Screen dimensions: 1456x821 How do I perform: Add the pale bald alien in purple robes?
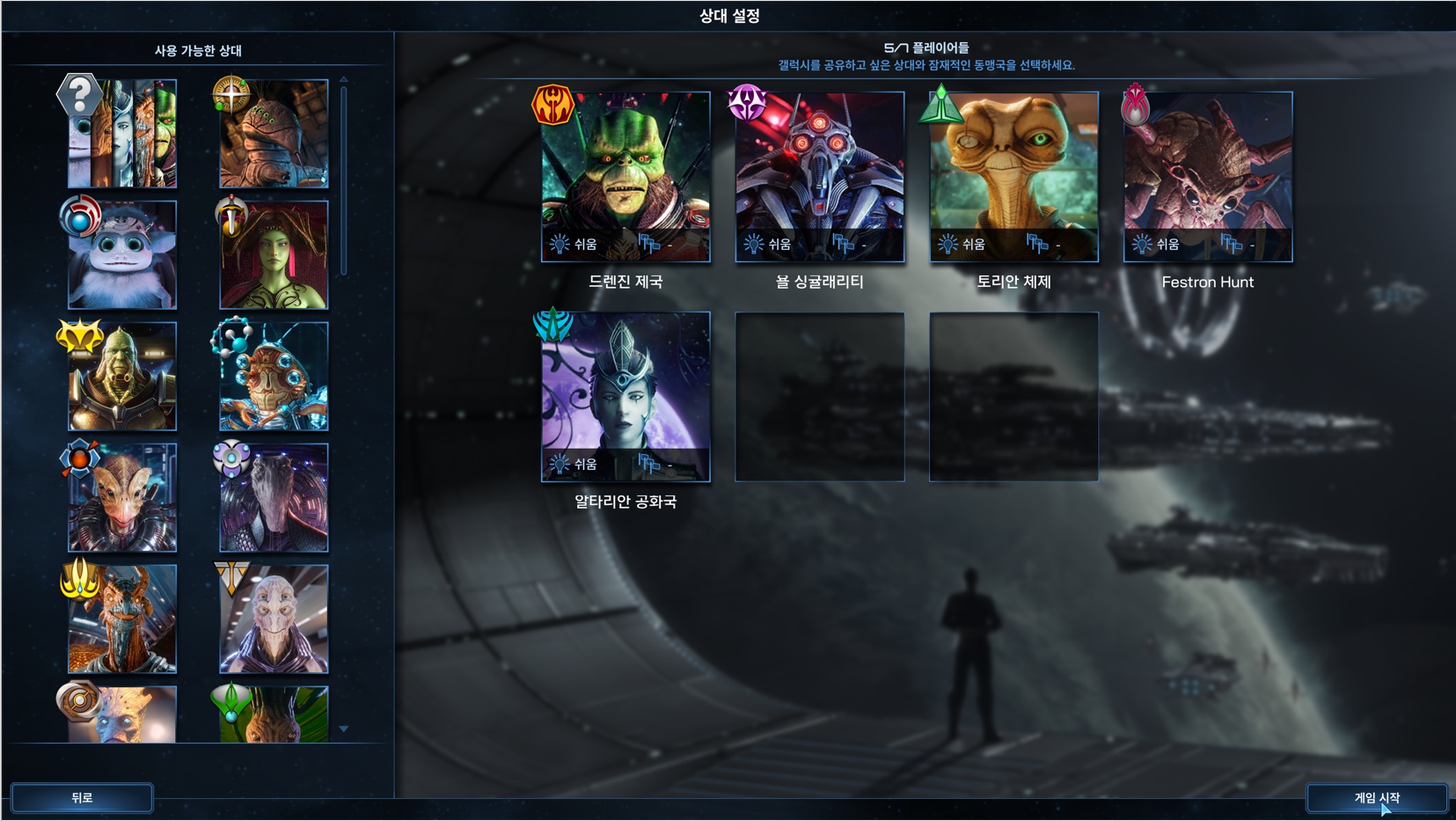[x=274, y=619]
